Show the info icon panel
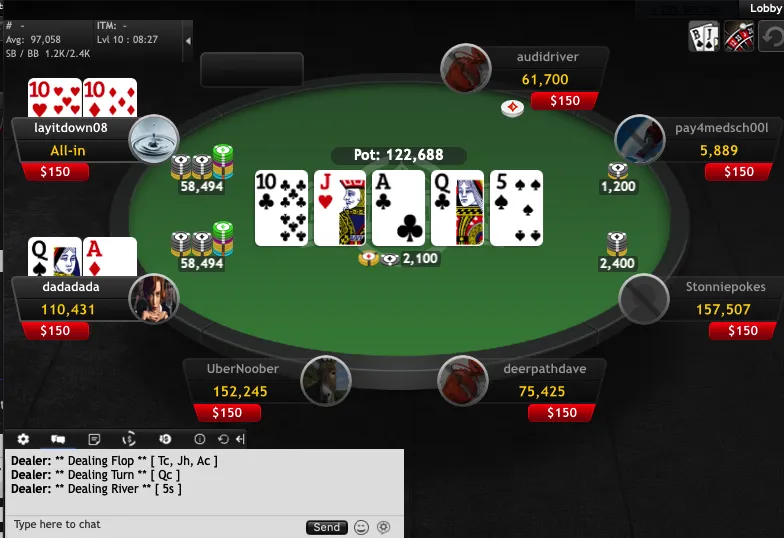The image size is (784, 538). 199,439
